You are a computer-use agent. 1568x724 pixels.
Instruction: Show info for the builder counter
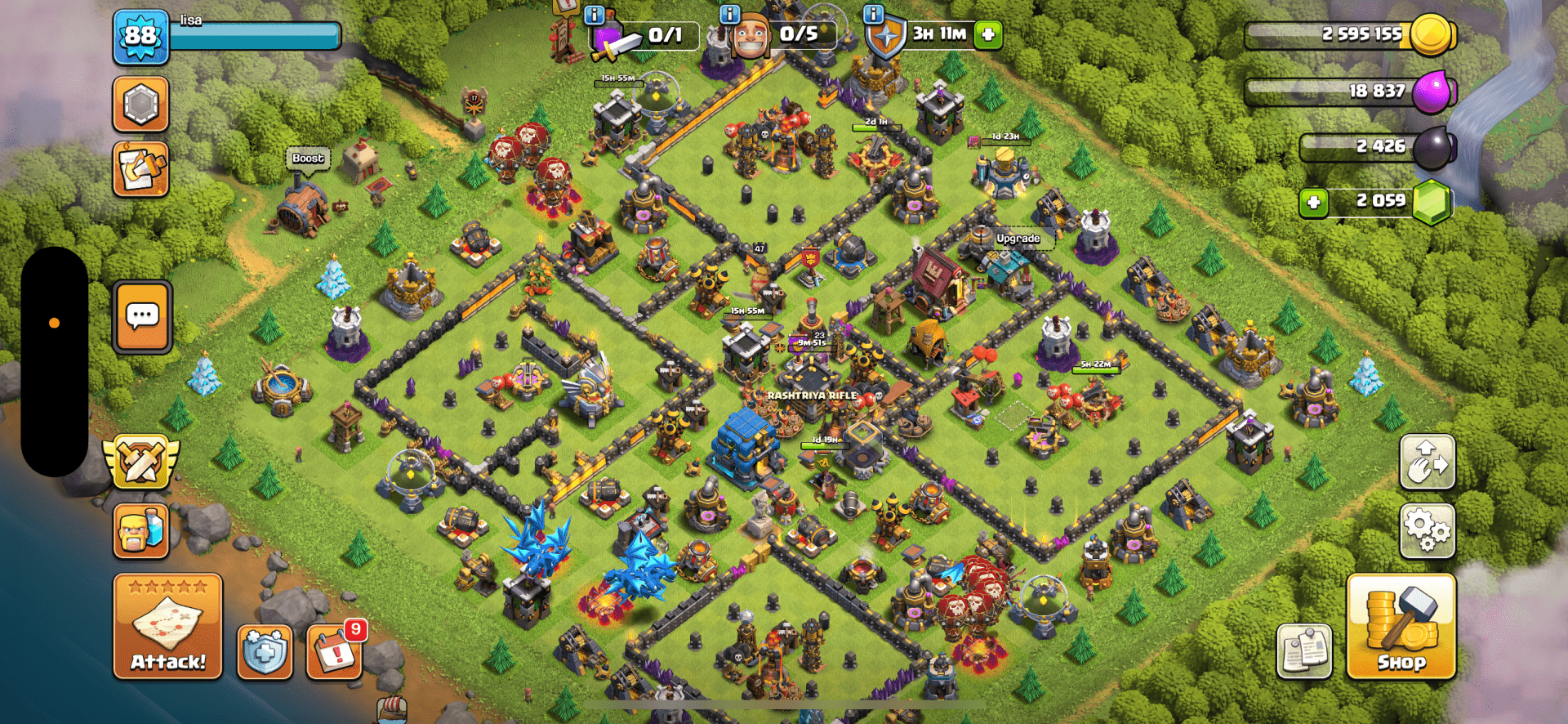pyautogui.click(x=728, y=14)
